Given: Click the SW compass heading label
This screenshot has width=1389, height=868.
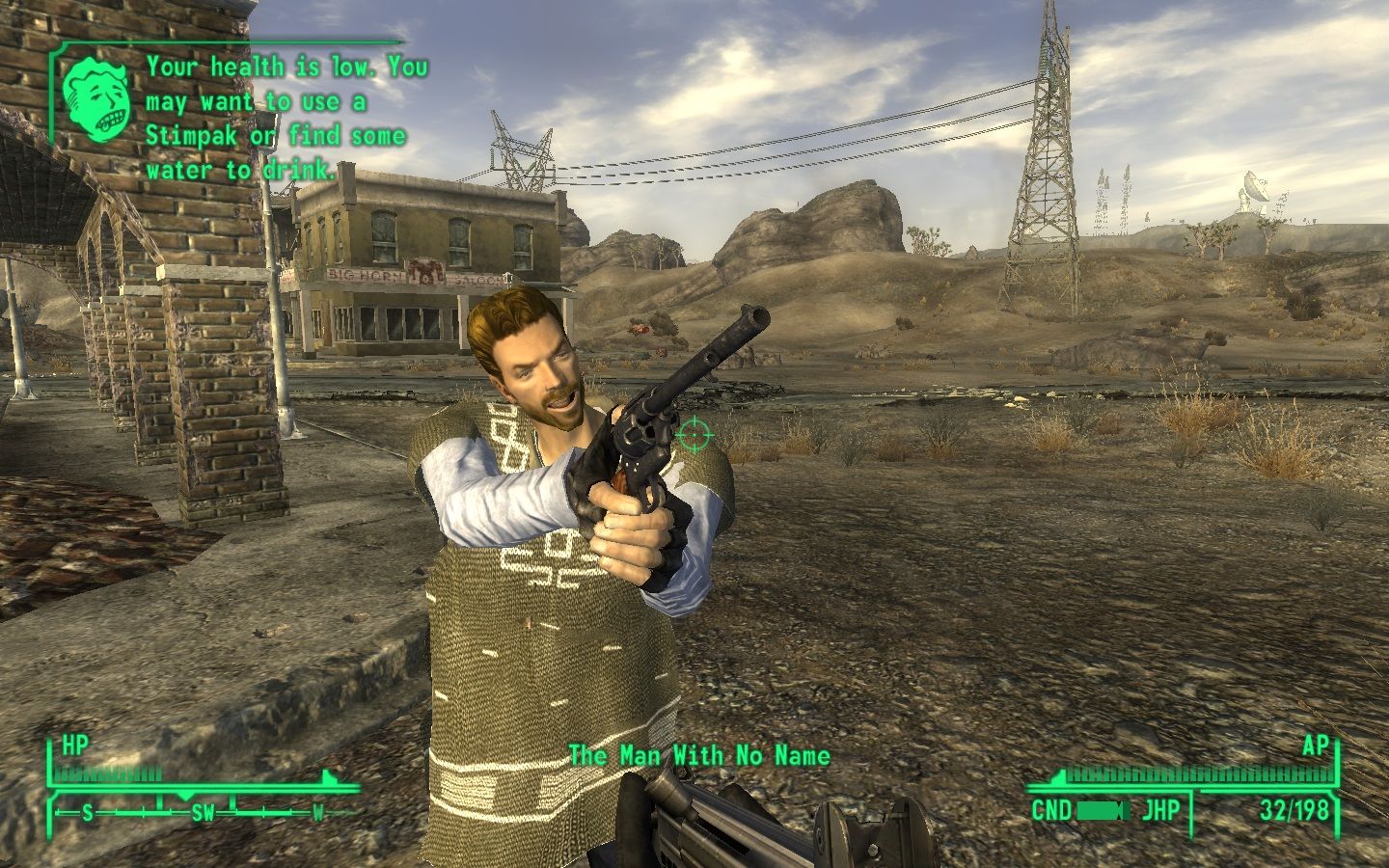Looking at the screenshot, I should point(203,813).
